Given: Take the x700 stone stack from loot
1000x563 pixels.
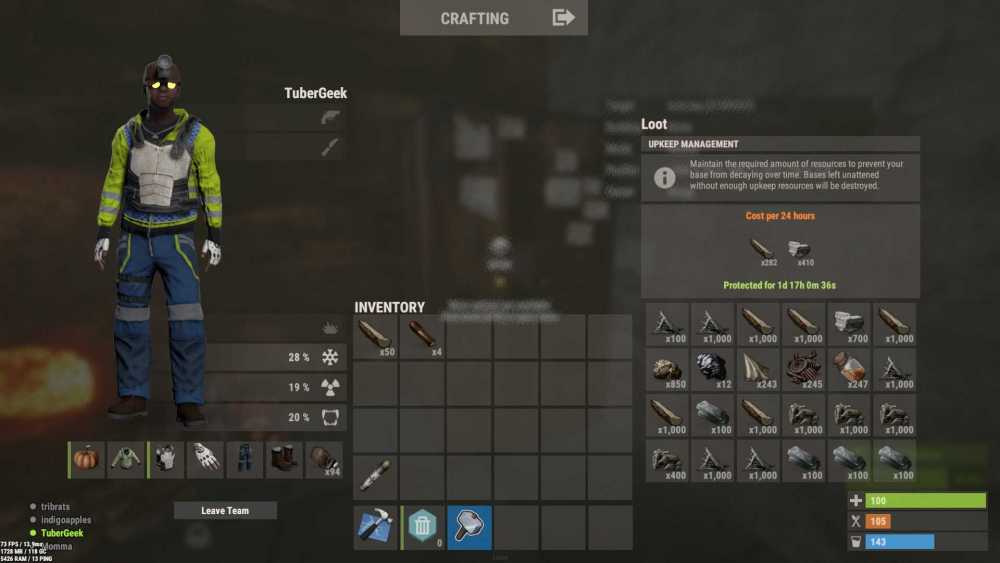Looking at the screenshot, I should pos(848,324).
